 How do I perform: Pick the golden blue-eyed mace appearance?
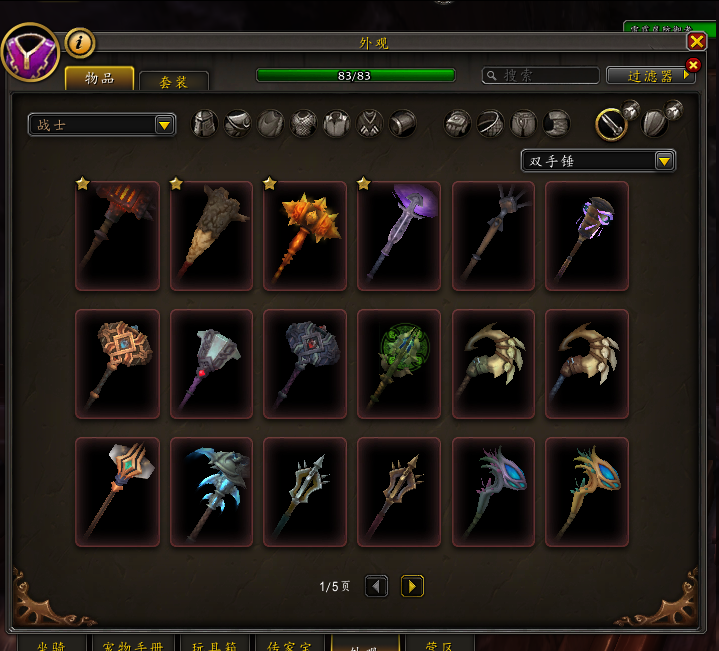[x=587, y=492]
